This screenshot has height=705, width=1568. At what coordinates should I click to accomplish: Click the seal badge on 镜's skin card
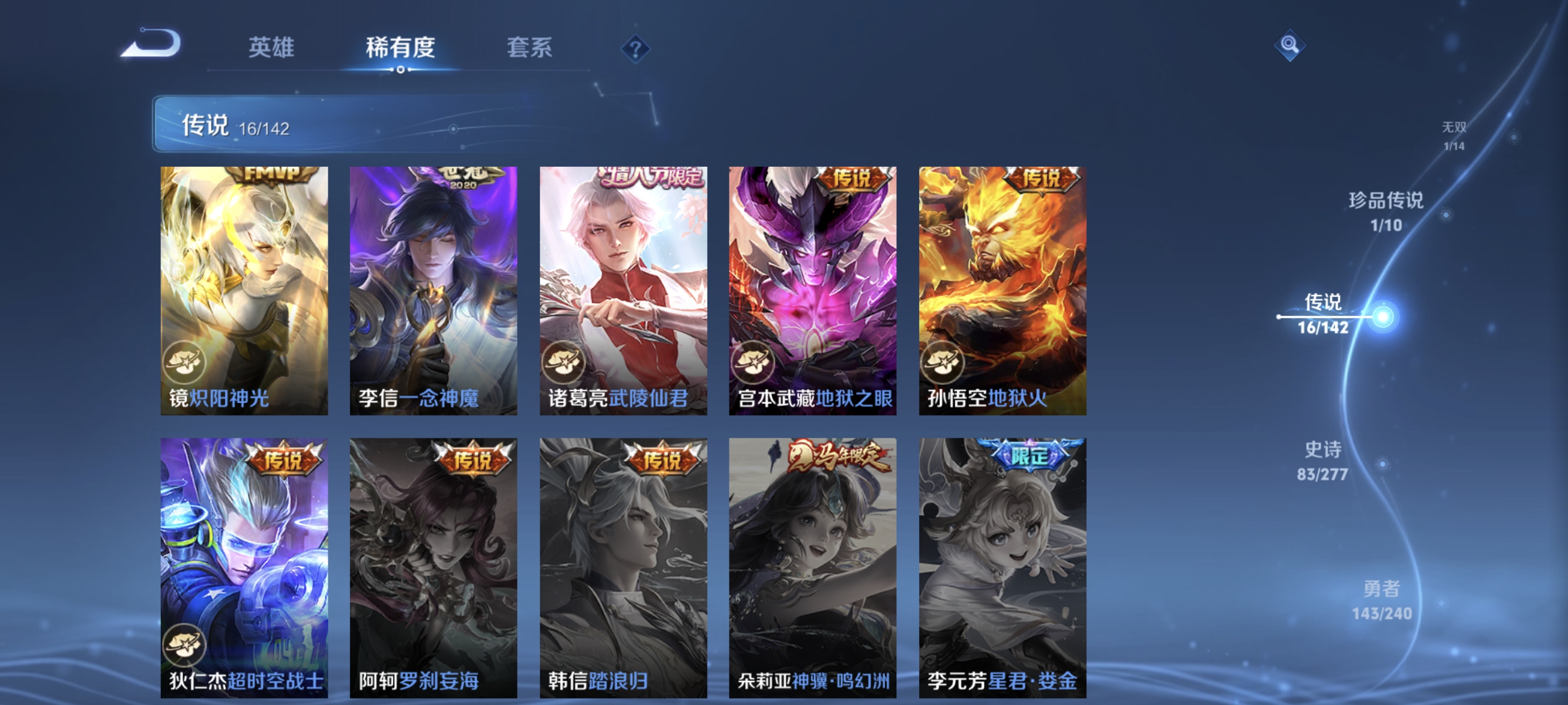click(x=184, y=362)
